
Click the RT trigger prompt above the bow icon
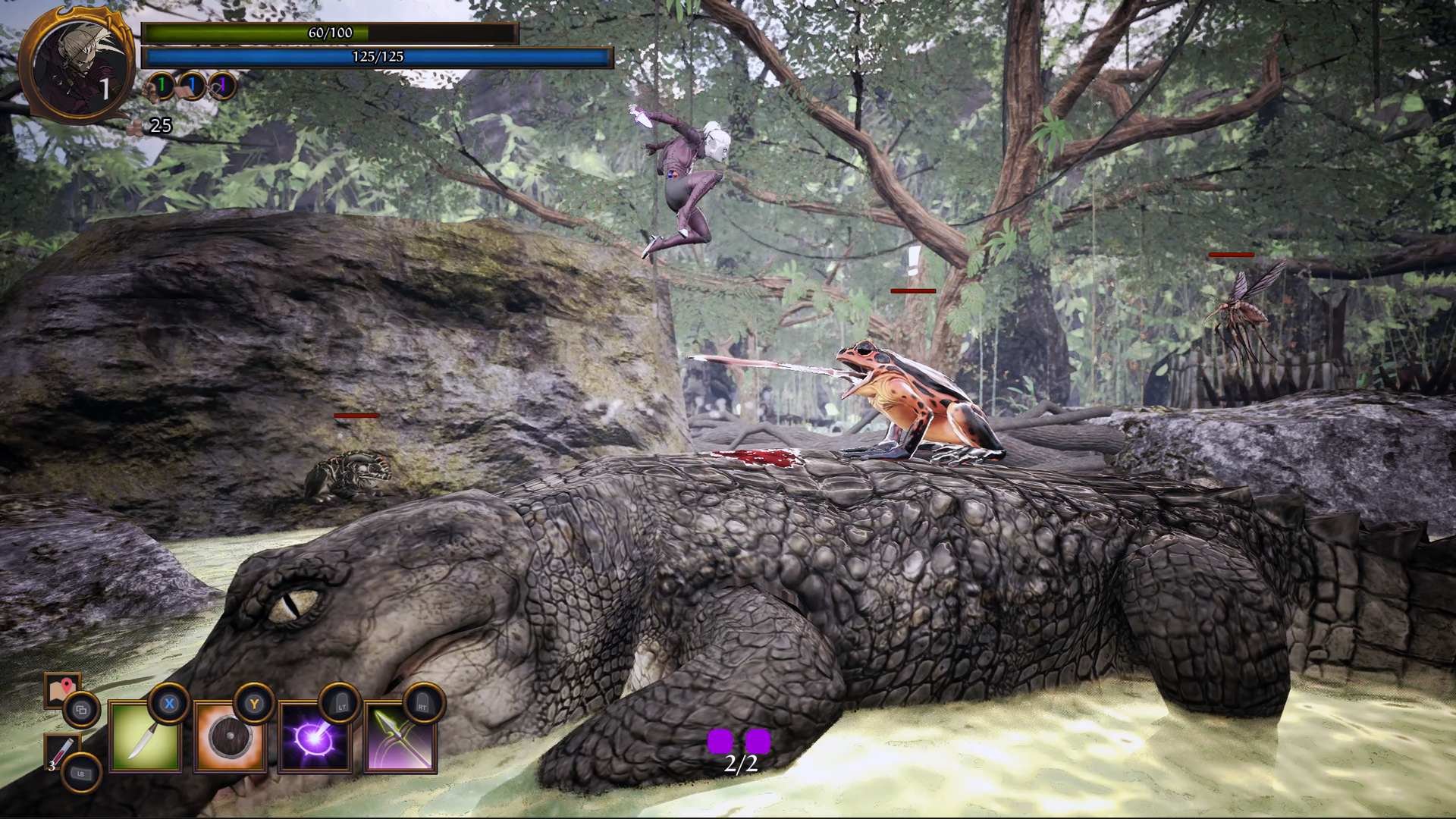point(425,704)
